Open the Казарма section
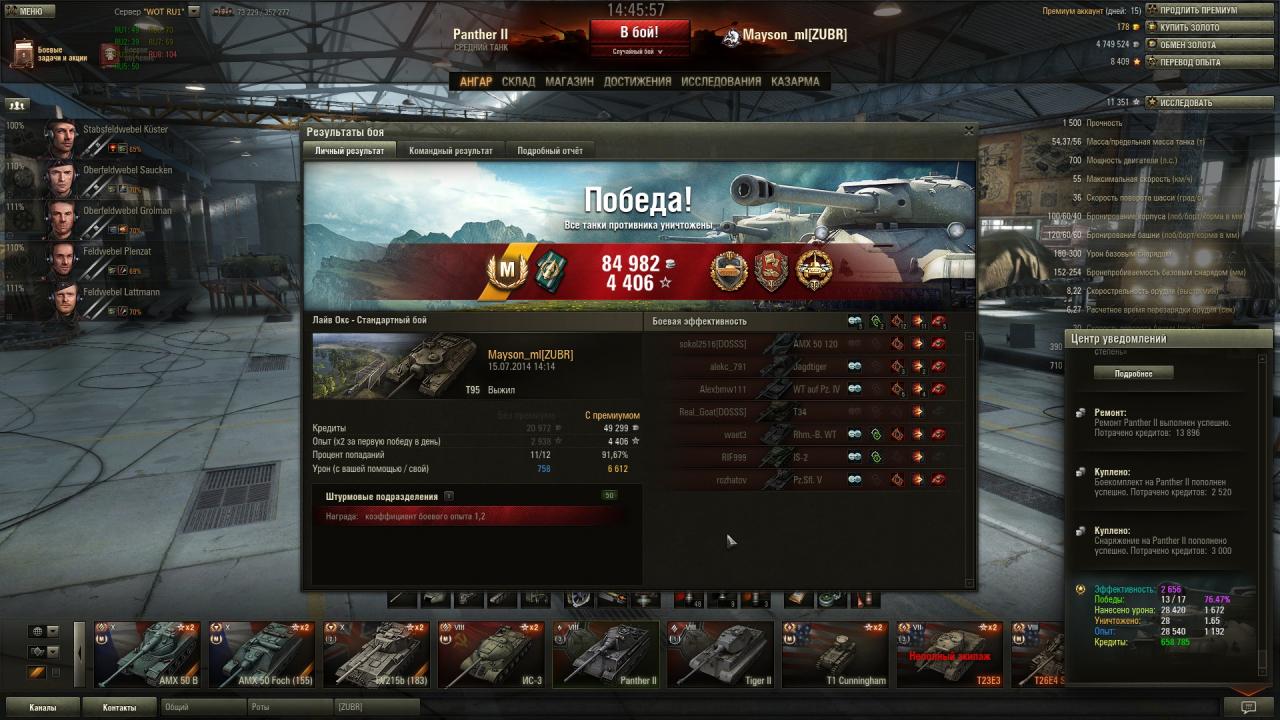Viewport: 1280px width, 720px height. tap(795, 82)
